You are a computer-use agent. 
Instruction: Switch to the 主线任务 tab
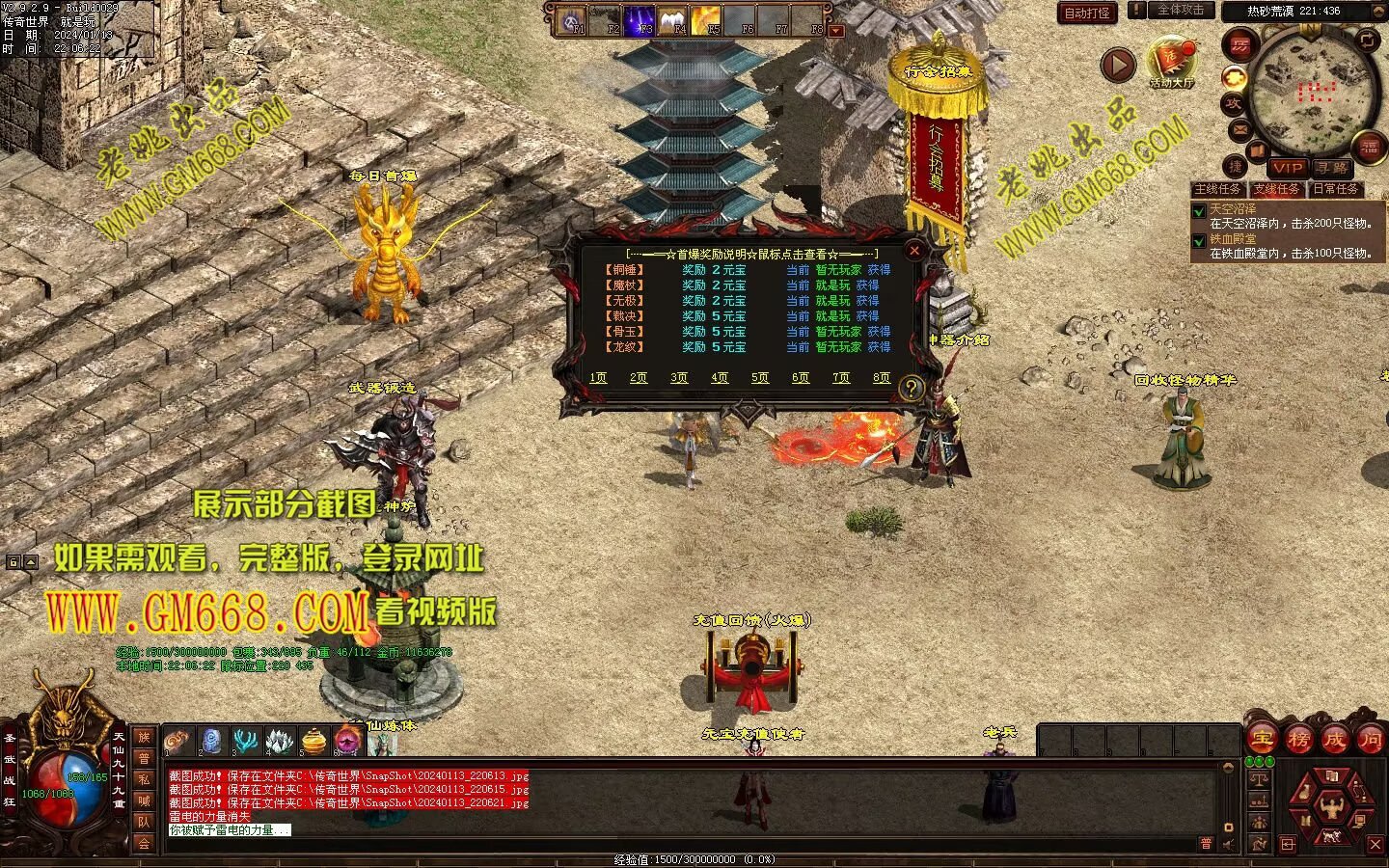1218,190
